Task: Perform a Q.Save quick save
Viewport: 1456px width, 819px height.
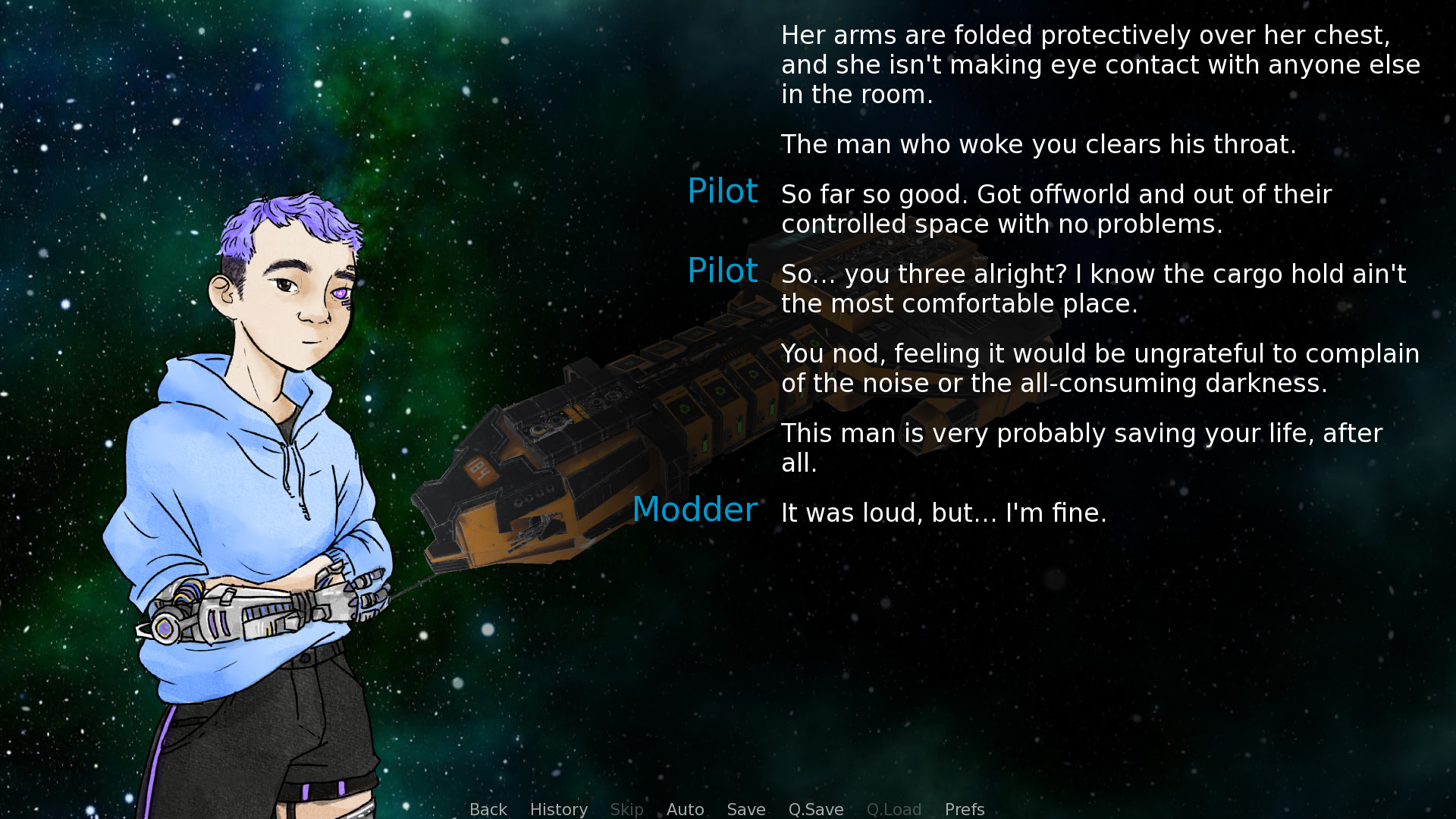Action: pyautogui.click(x=815, y=809)
